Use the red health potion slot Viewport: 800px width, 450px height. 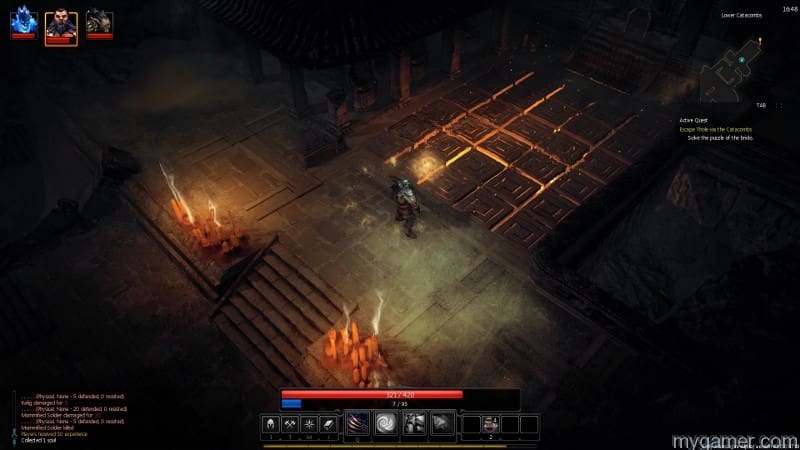pos(491,425)
